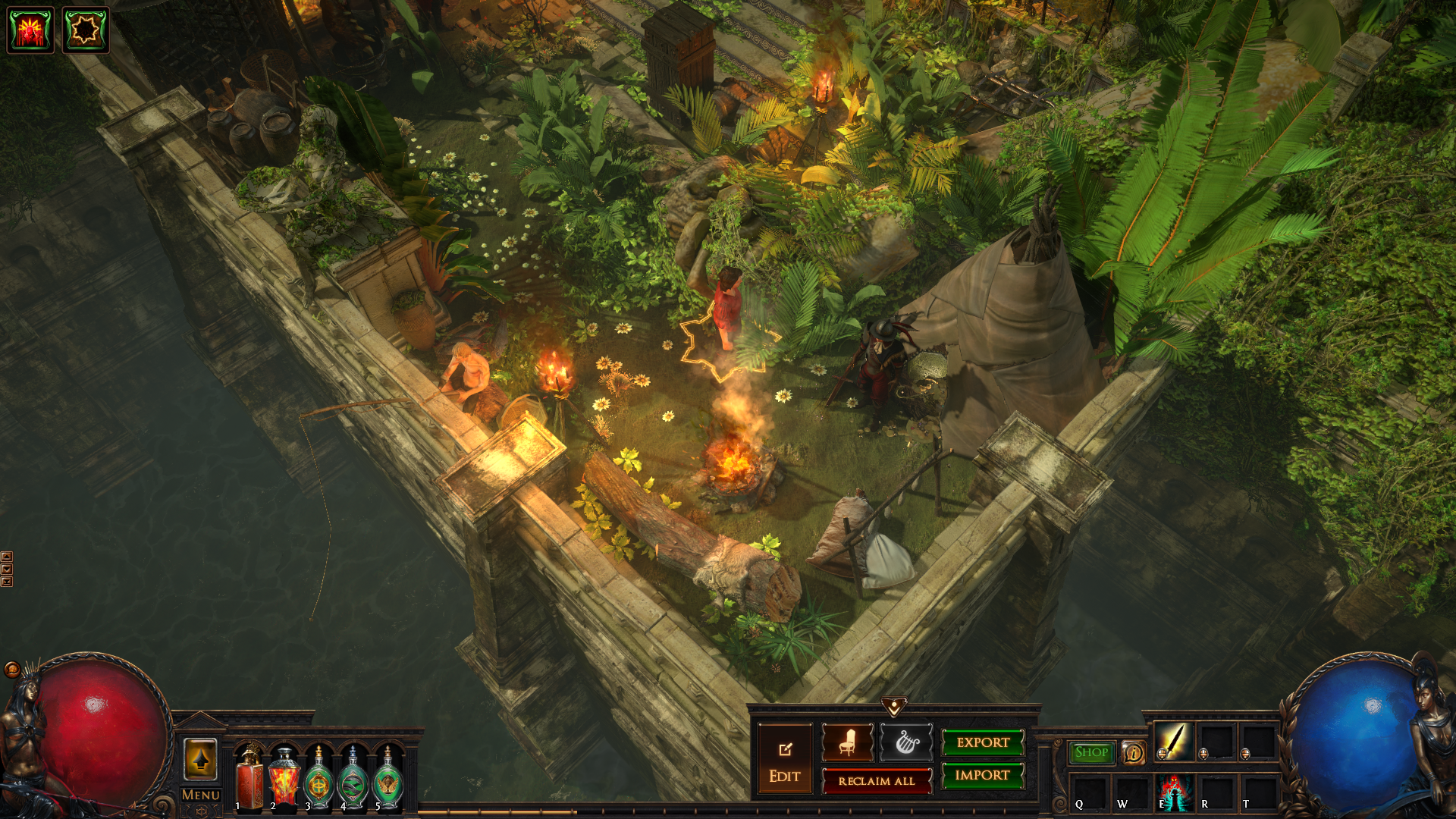
Task: Click the red glowing figure buff icon
Action: coord(30,30)
